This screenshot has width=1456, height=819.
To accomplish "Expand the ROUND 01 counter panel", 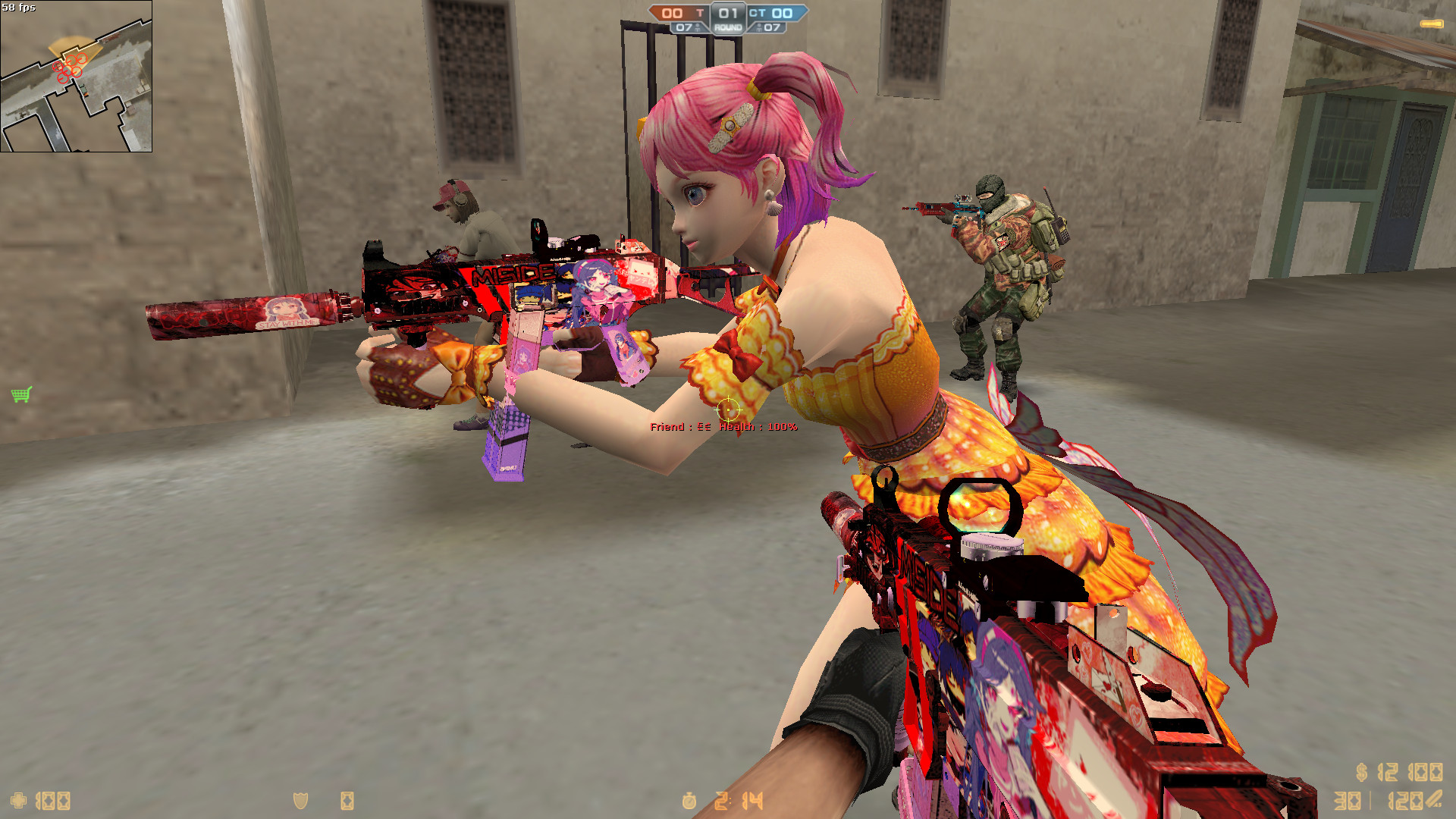I will (x=728, y=13).
